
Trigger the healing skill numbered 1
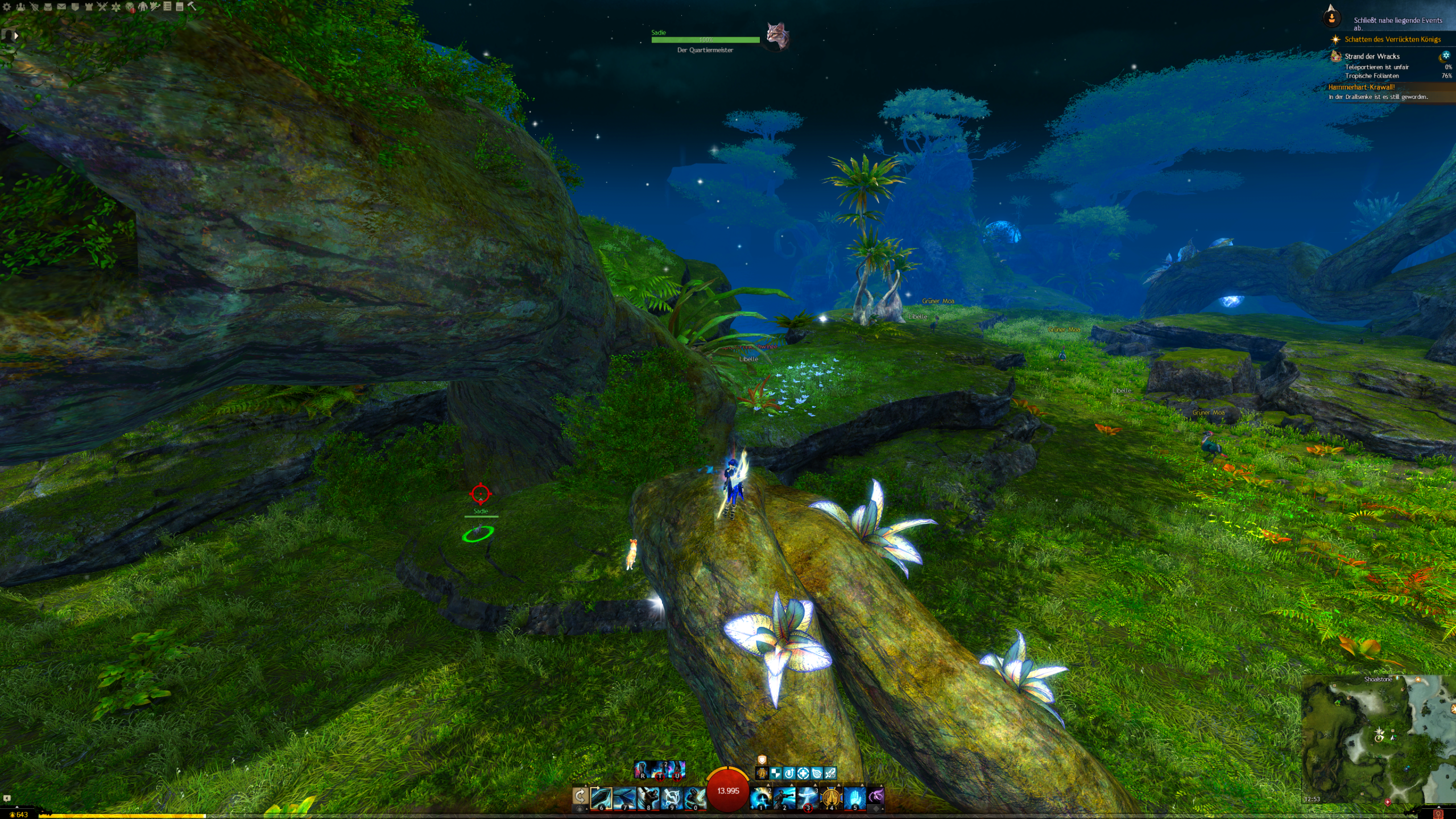[761, 798]
